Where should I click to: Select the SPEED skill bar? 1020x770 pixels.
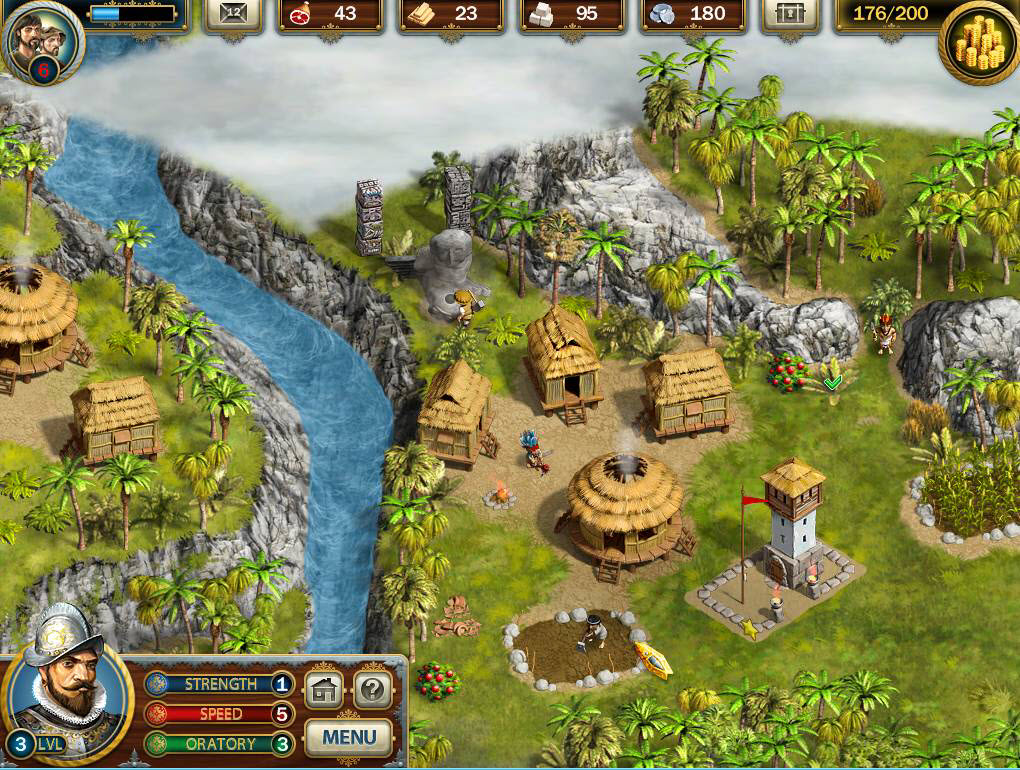tap(219, 714)
